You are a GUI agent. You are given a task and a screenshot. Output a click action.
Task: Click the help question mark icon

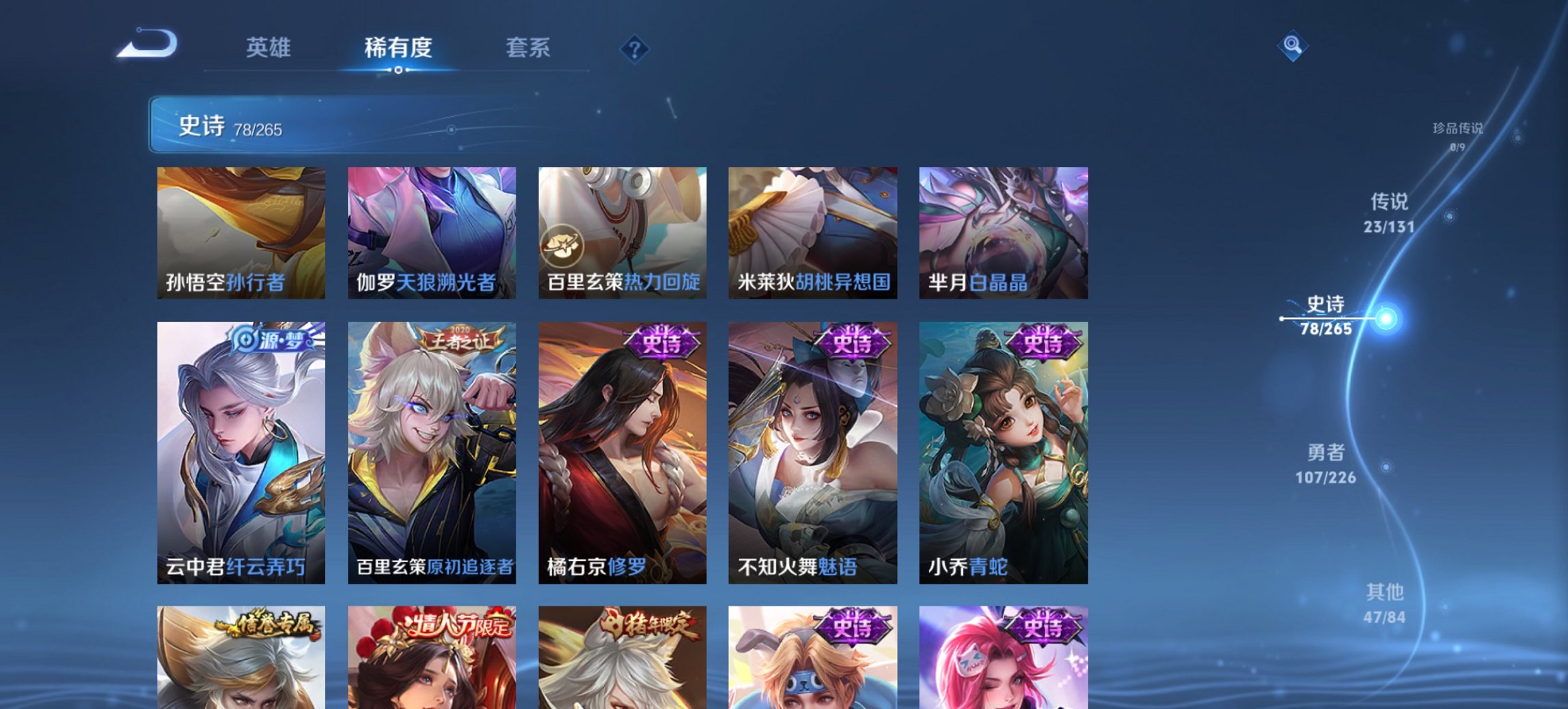pyautogui.click(x=633, y=48)
